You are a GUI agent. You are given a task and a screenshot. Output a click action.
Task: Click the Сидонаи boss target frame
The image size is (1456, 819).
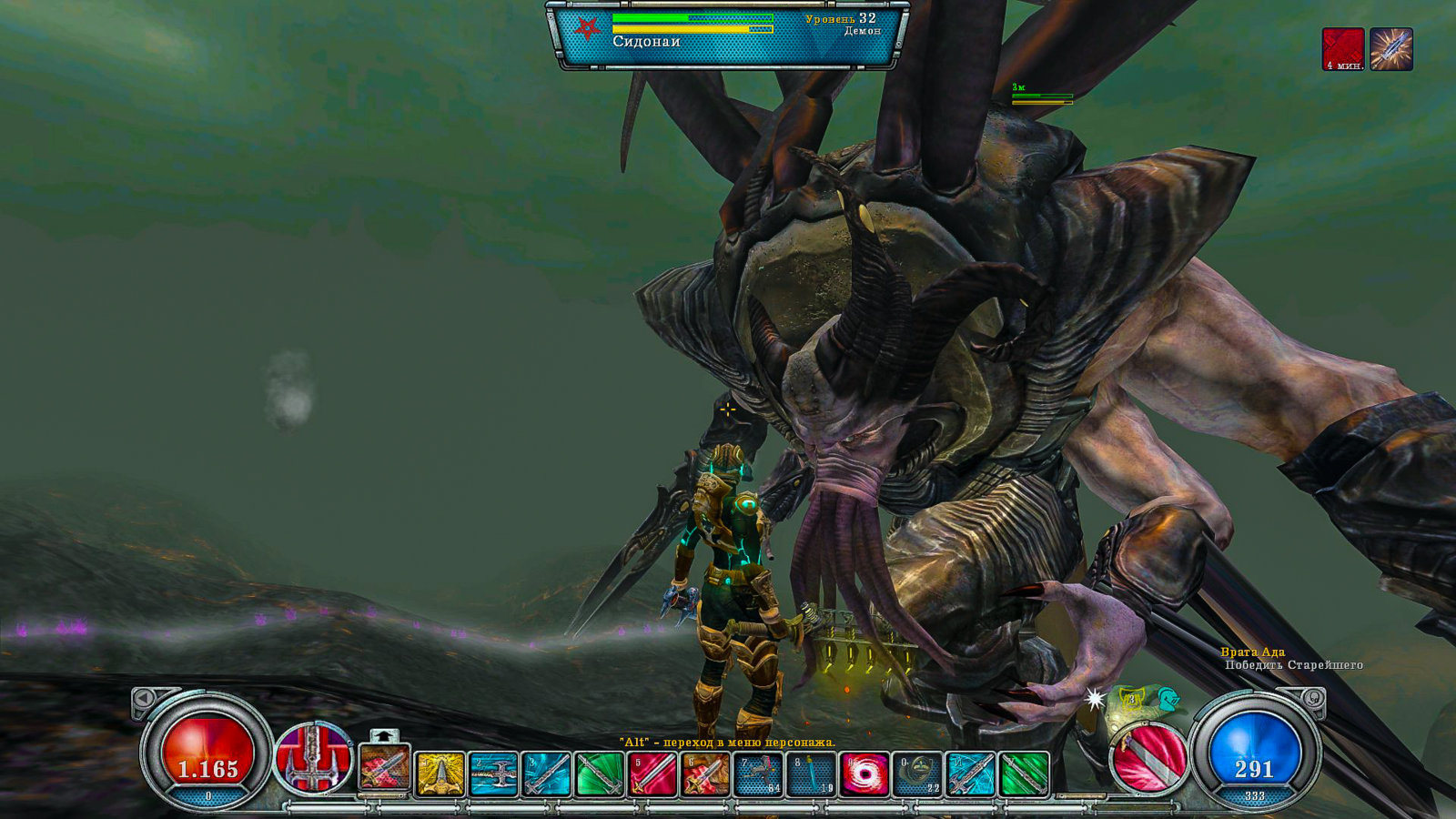coord(727,35)
